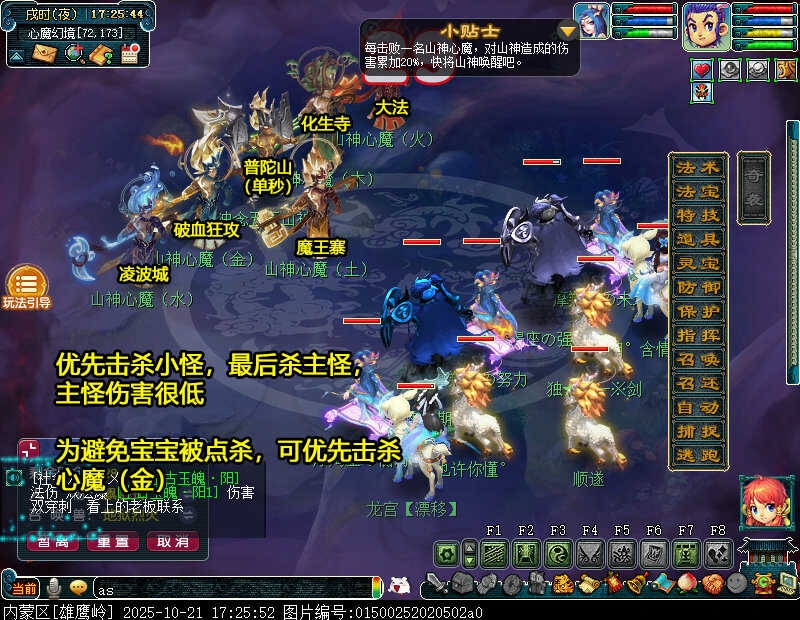The height and width of the screenshot is (620, 800).
Task: Choose the 捕捉 capture command
Action: 697,431
